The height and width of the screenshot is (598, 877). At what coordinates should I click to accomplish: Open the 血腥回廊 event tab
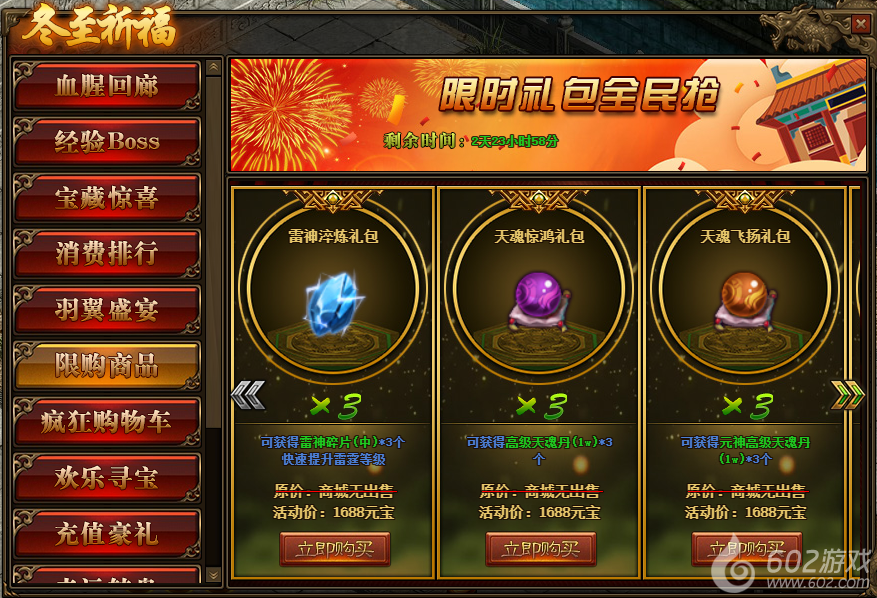[106, 86]
